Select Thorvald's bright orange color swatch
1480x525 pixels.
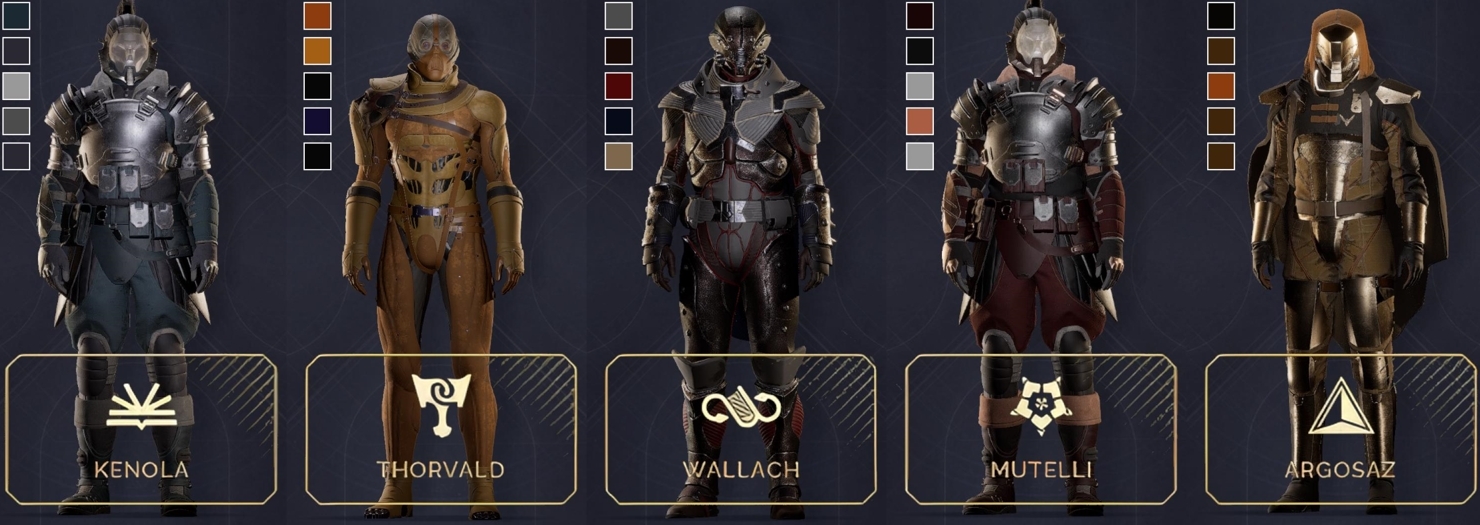317,51
